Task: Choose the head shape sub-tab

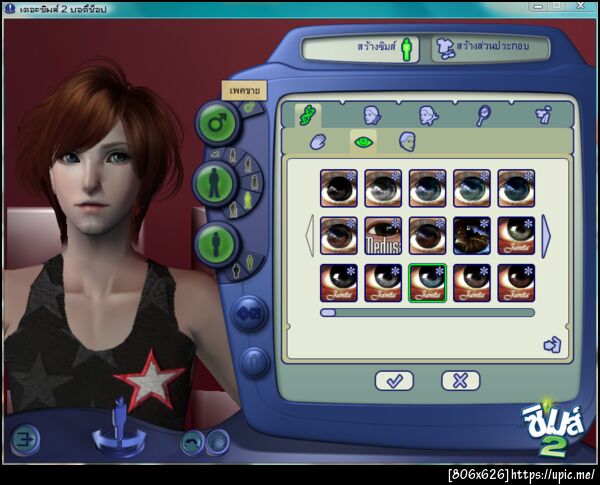Action: coord(408,142)
